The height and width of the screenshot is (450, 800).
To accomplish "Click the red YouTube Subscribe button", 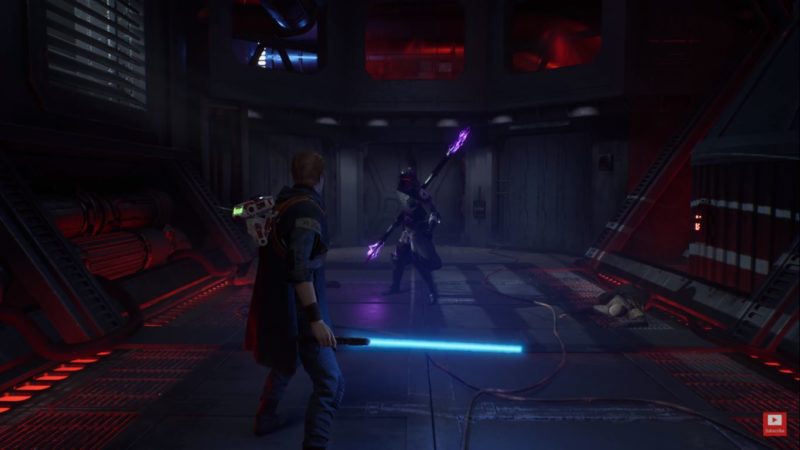I will pos(774,424).
